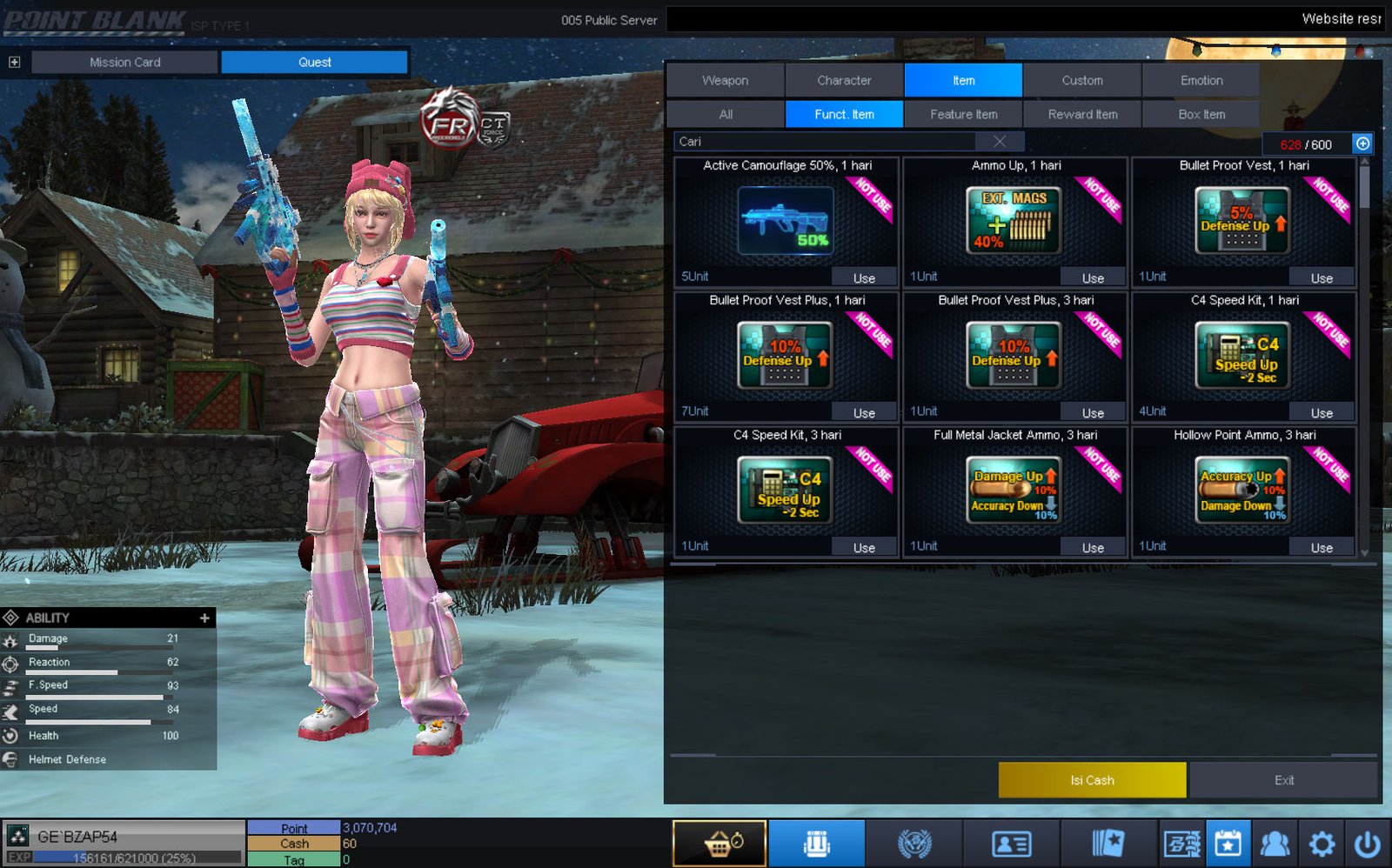Open the Feature Item sub-tab
This screenshot has width=1392, height=868.
[963, 114]
